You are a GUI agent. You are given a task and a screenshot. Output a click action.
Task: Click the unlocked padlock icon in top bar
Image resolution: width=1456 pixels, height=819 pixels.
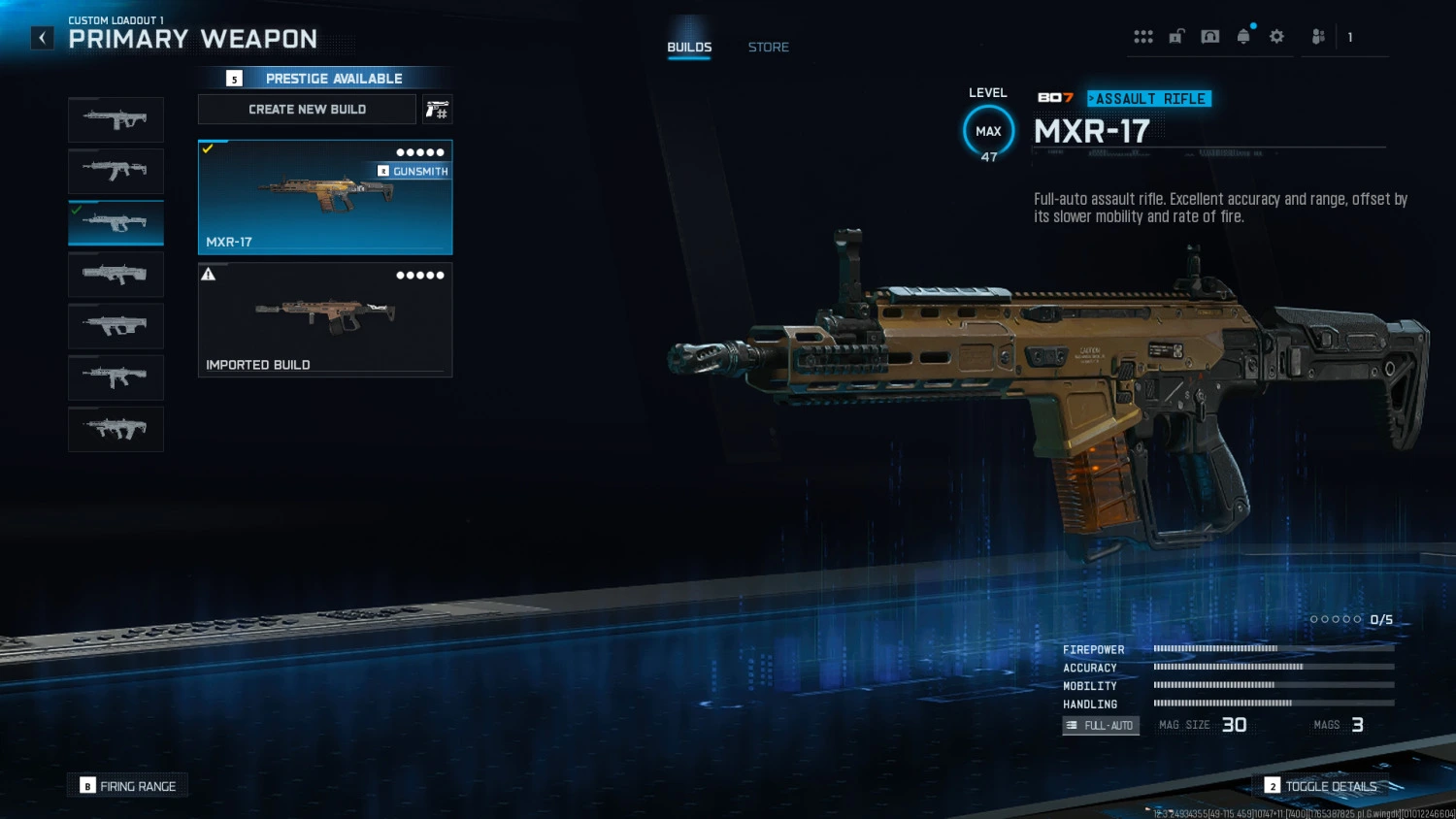click(1176, 36)
